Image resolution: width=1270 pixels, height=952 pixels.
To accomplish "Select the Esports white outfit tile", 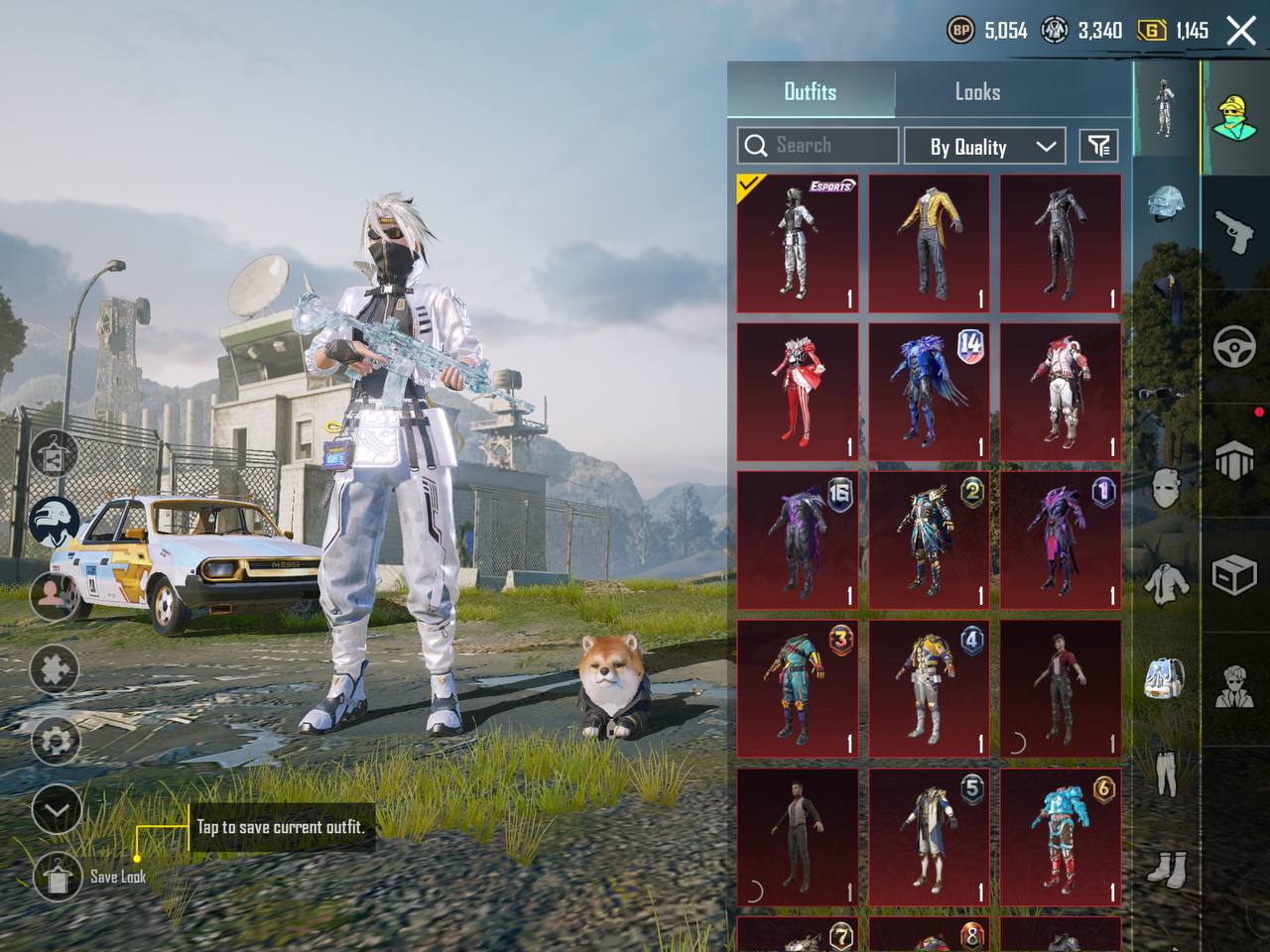I will (798, 244).
